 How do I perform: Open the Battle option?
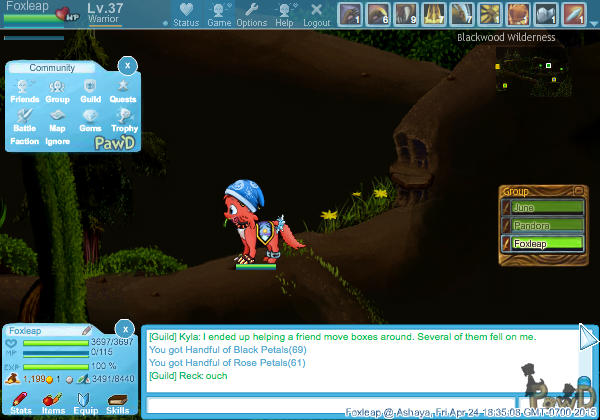coord(25,119)
